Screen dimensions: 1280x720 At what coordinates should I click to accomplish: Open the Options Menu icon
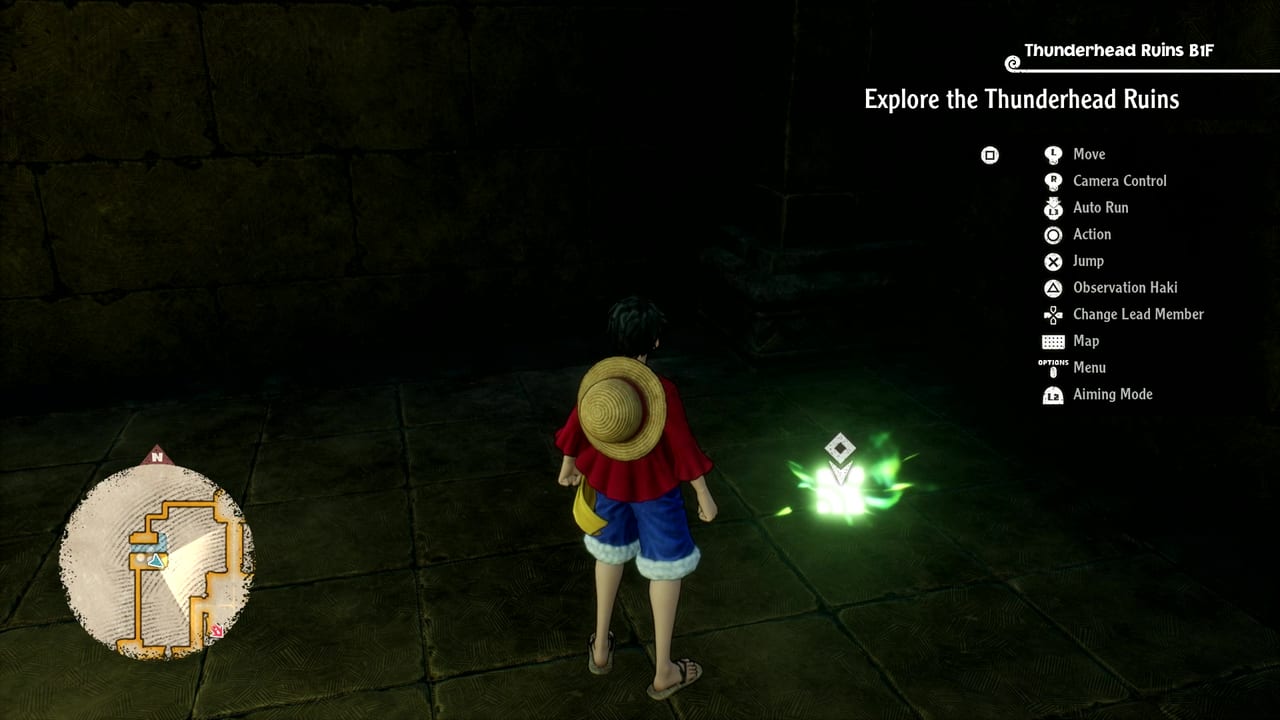[1053, 368]
